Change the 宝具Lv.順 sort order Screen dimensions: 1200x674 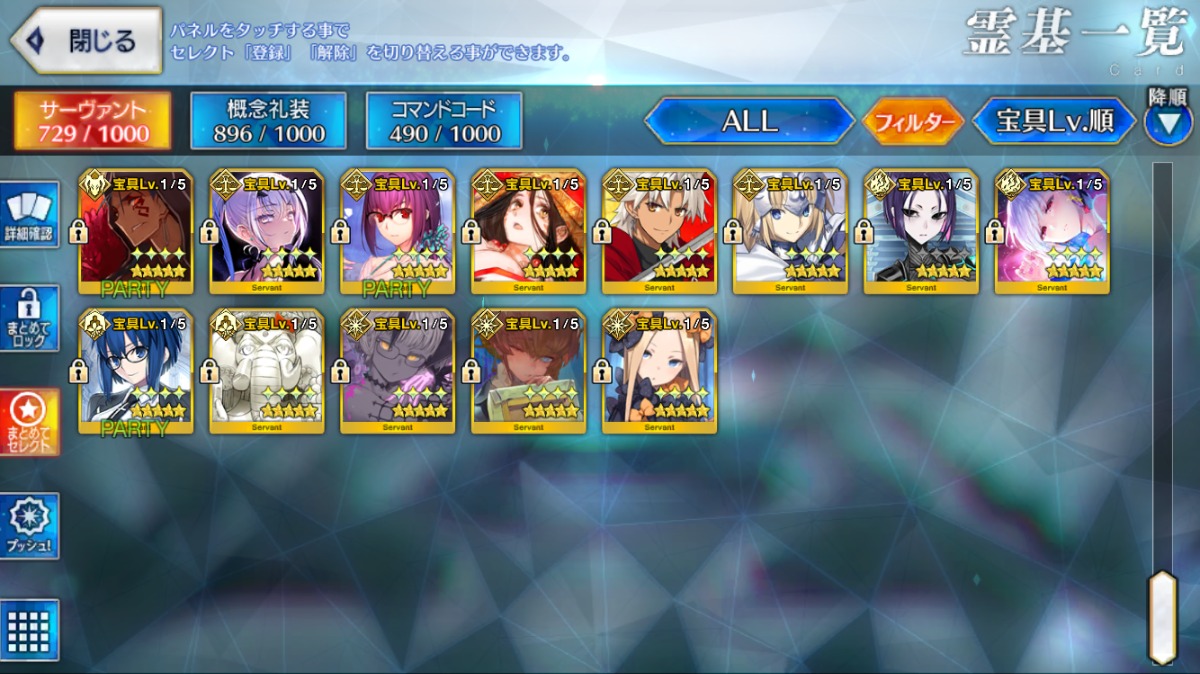click(x=1055, y=121)
